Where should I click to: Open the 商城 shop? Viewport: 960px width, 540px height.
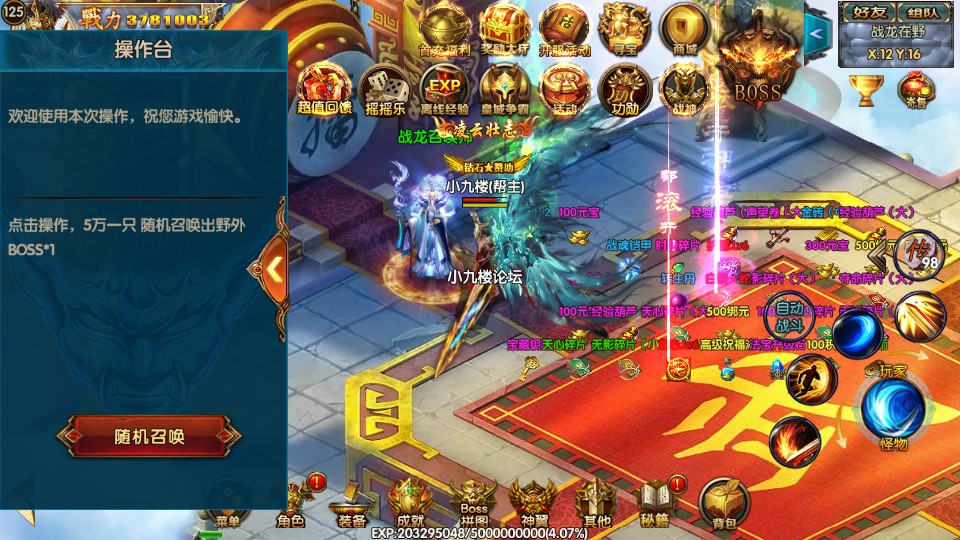pyautogui.click(x=685, y=28)
